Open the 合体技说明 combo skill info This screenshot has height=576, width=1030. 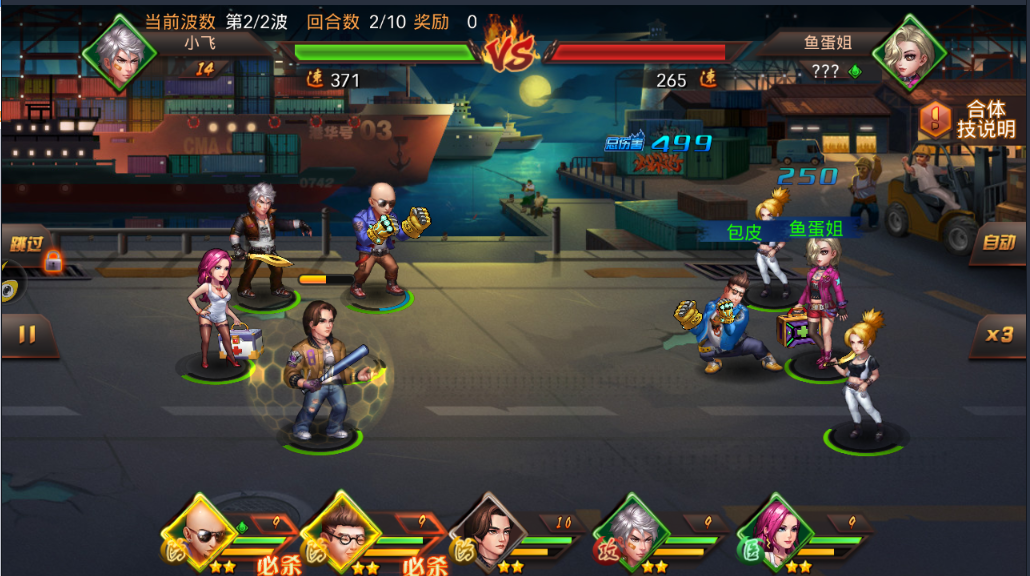967,120
